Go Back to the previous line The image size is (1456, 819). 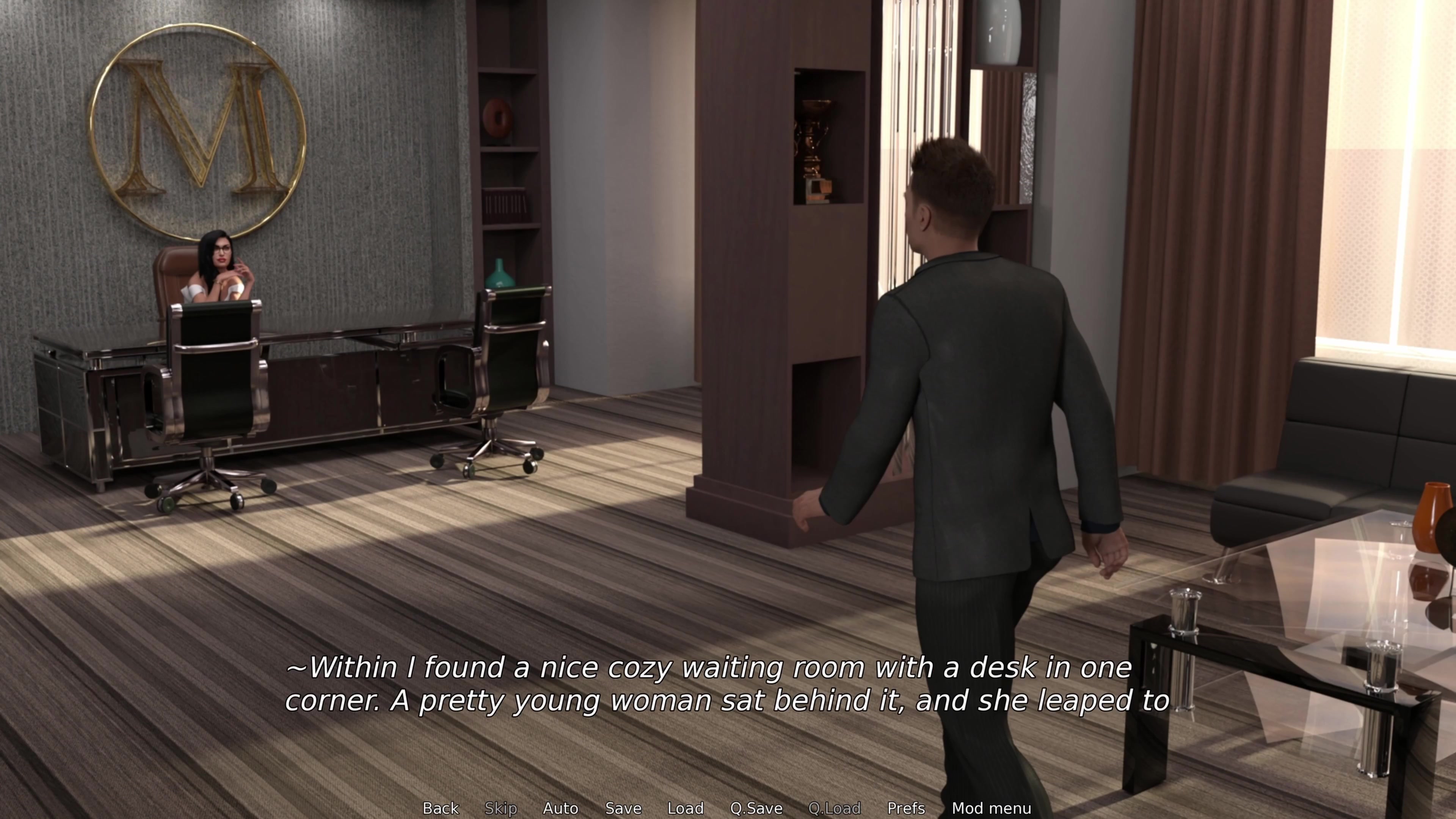pos(441,808)
